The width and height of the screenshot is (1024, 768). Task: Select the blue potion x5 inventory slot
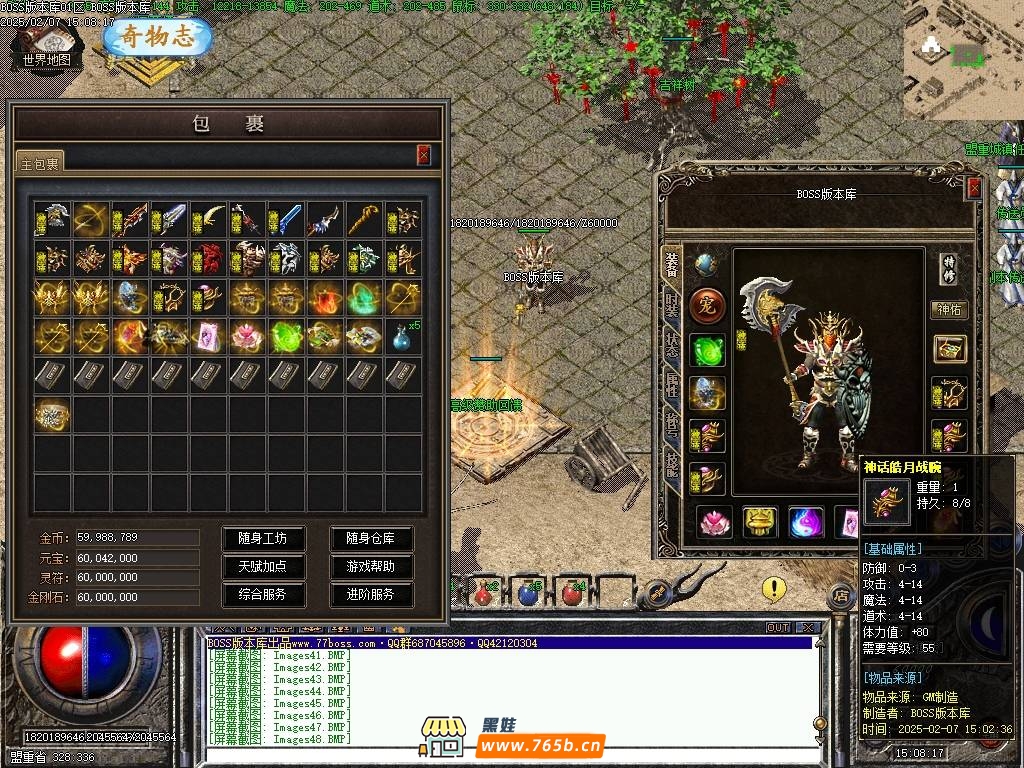[x=403, y=336]
